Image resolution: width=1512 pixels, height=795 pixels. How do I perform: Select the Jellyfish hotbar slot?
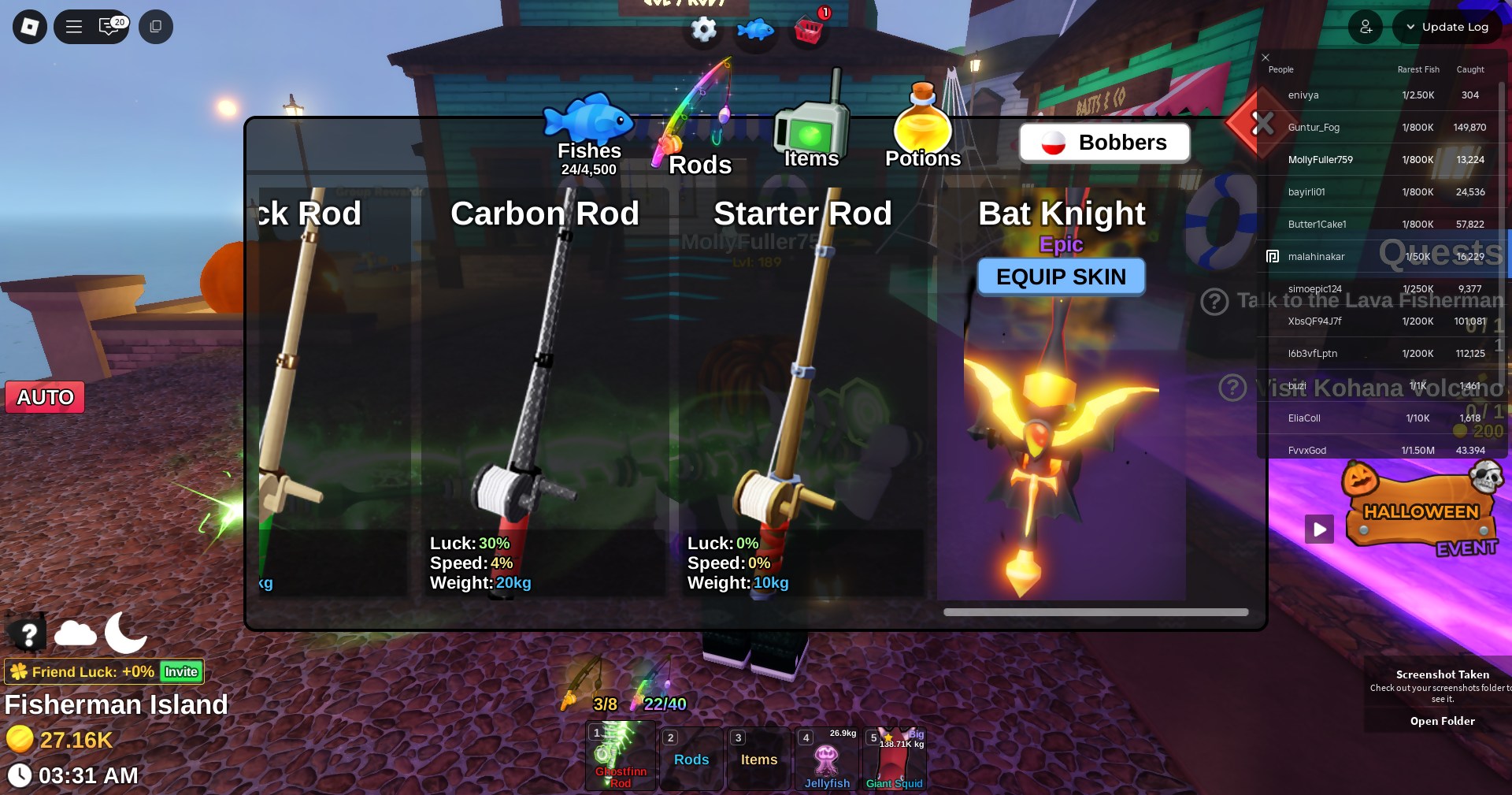826,759
